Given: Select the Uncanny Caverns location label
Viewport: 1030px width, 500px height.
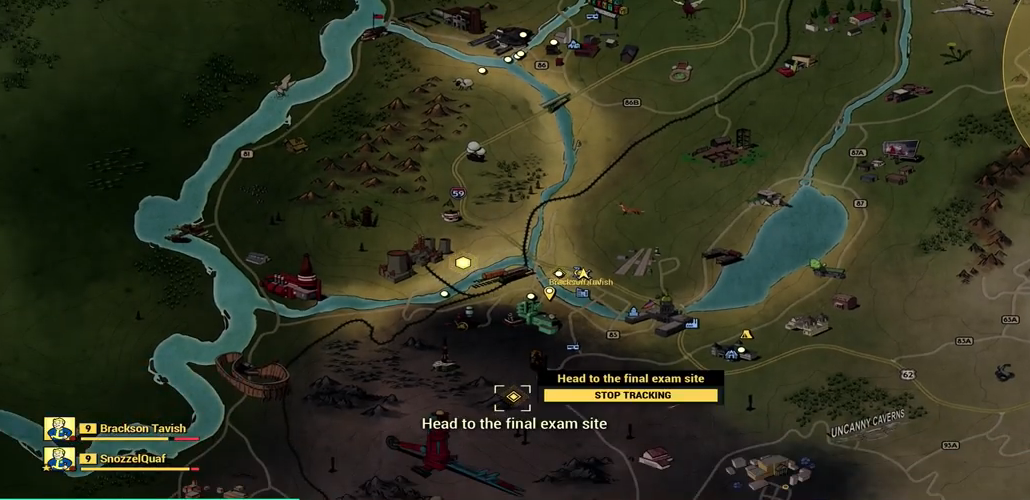Looking at the screenshot, I should click(x=867, y=422).
